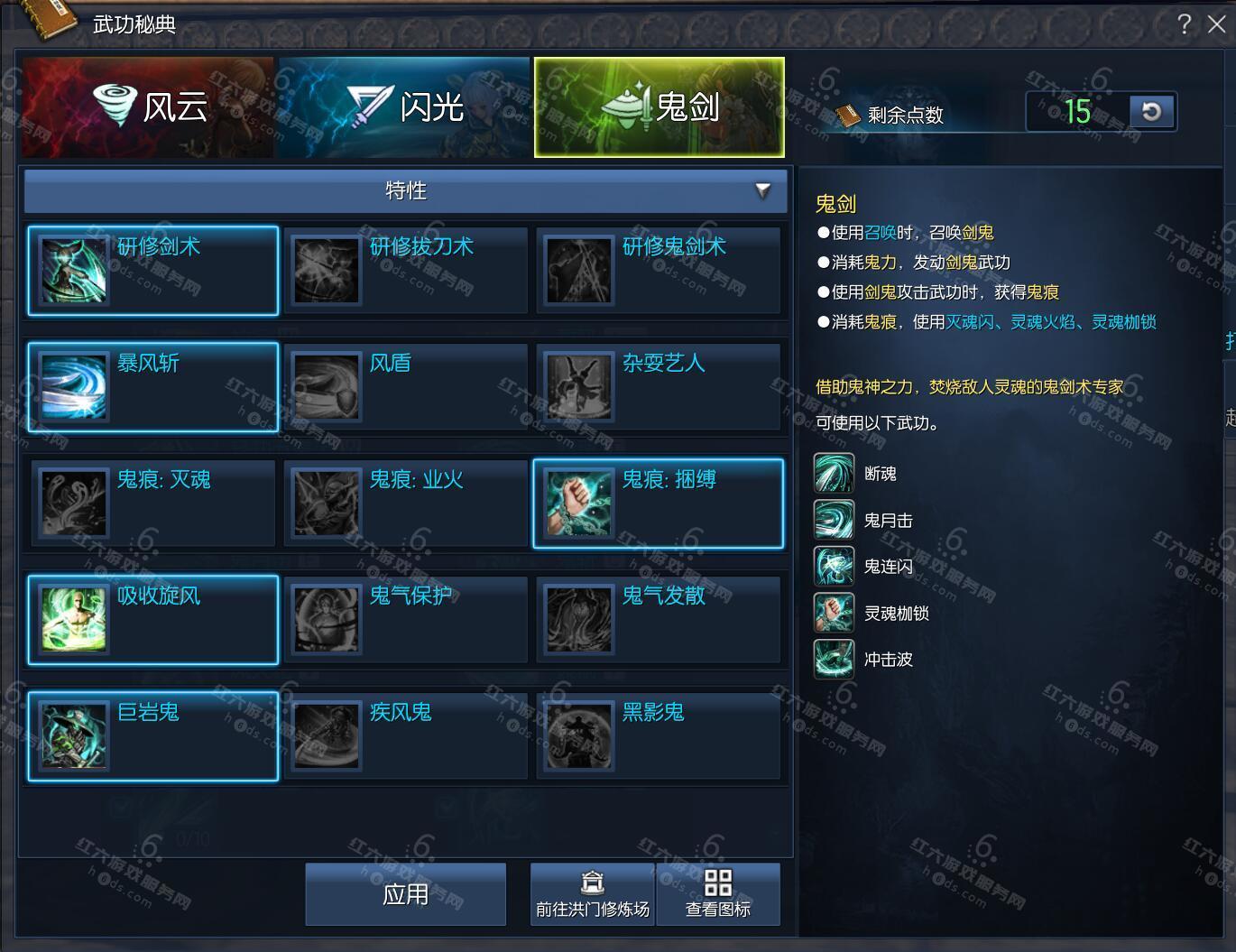This screenshot has height=952, width=1236.
Task: Select the 黑影鬼 trait
Action: 659,736
